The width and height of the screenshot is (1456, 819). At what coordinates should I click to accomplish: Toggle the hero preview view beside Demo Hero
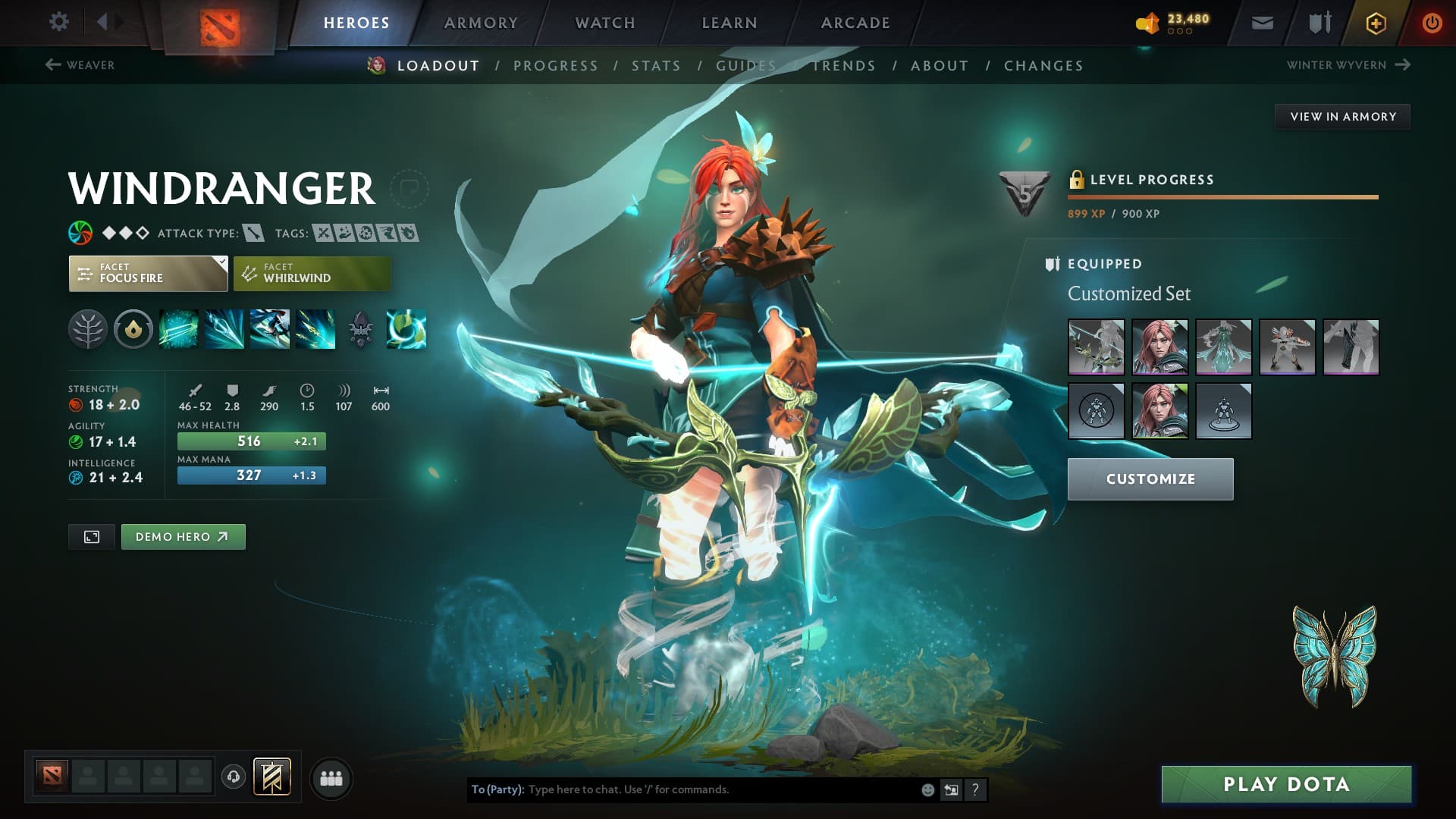(91, 536)
